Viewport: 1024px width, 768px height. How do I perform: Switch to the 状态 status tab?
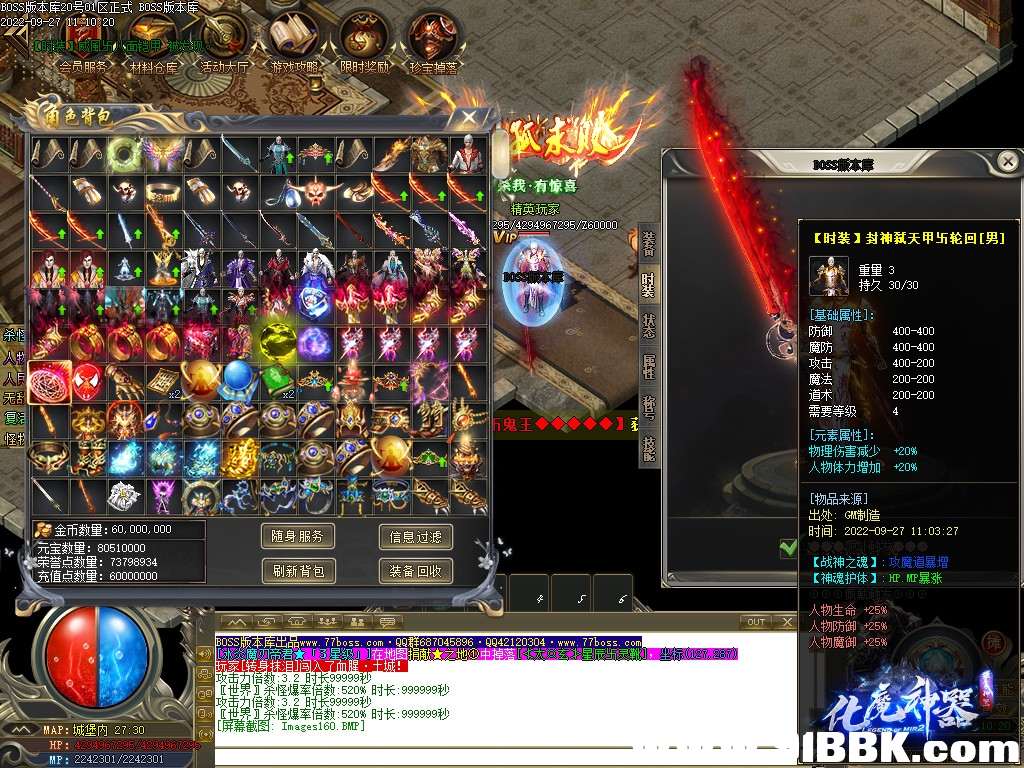coord(649,326)
